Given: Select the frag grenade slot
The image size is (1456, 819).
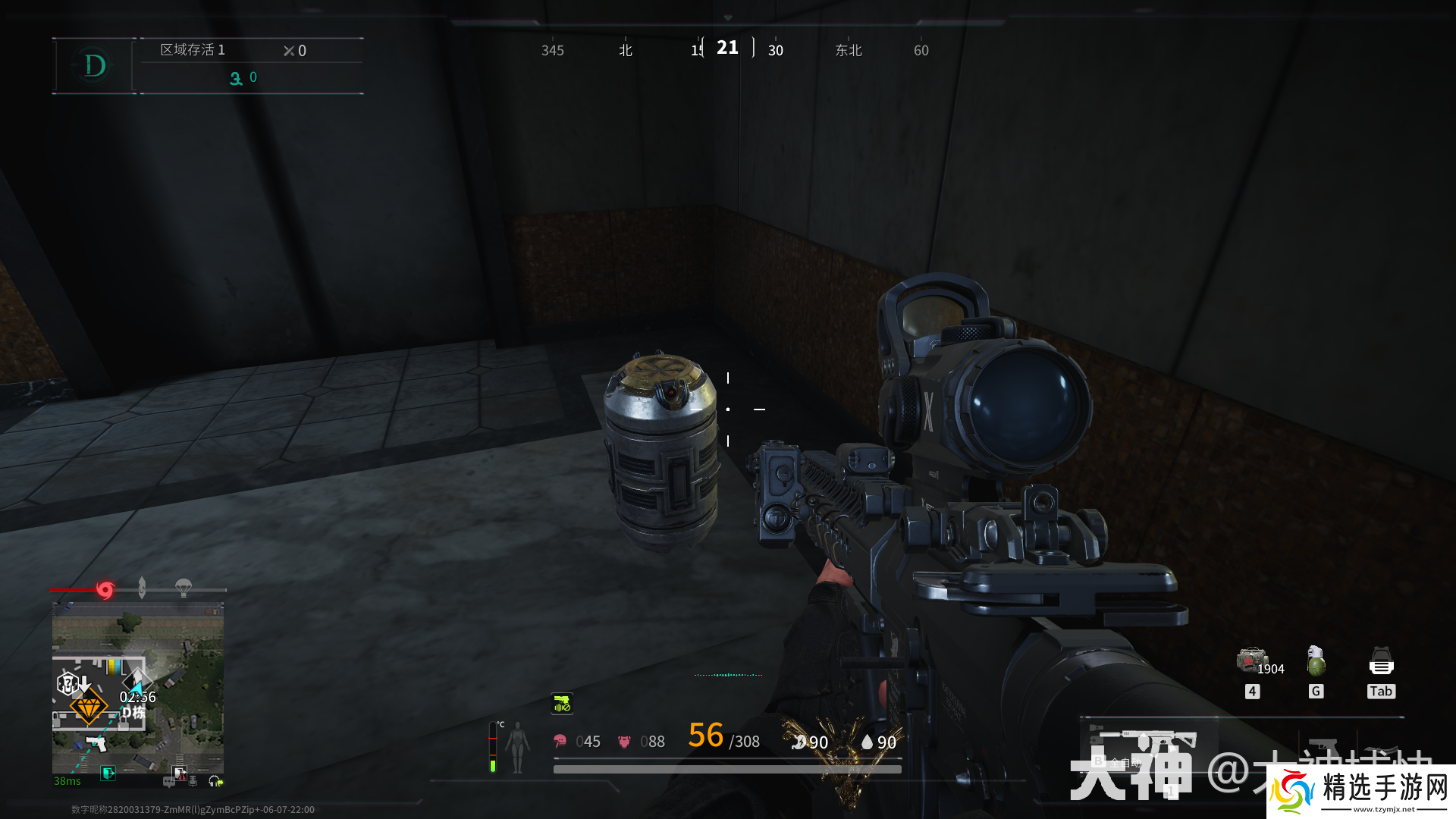Looking at the screenshot, I should (1316, 661).
